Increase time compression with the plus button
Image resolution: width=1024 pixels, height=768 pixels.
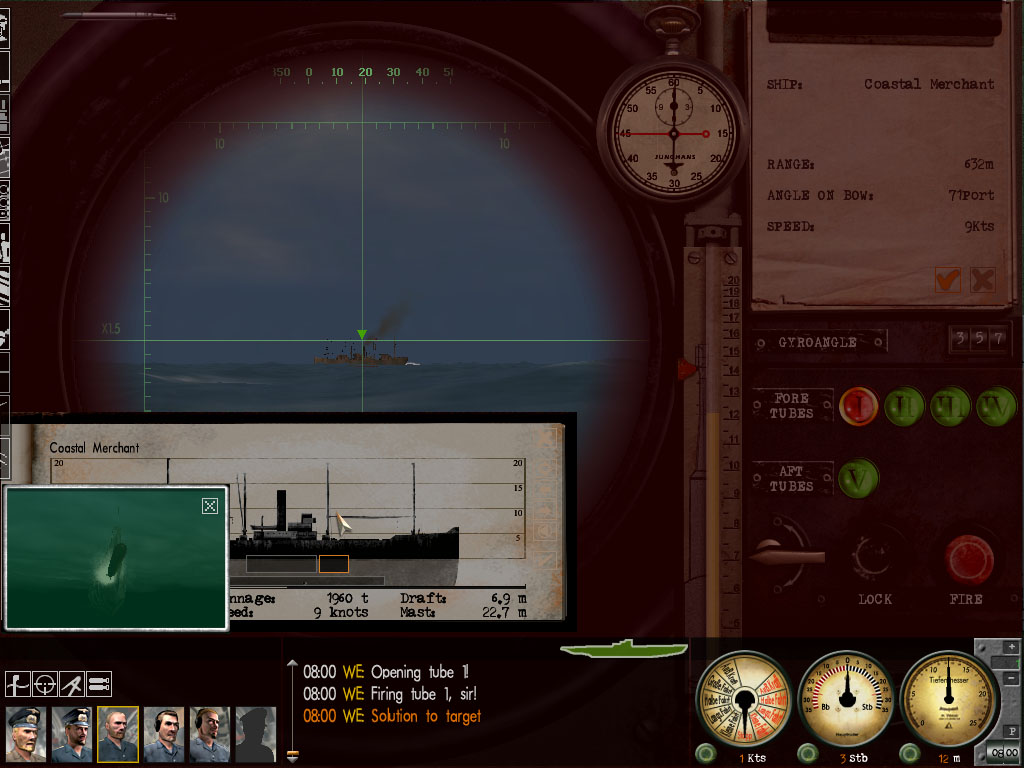(x=1011, y=646)
